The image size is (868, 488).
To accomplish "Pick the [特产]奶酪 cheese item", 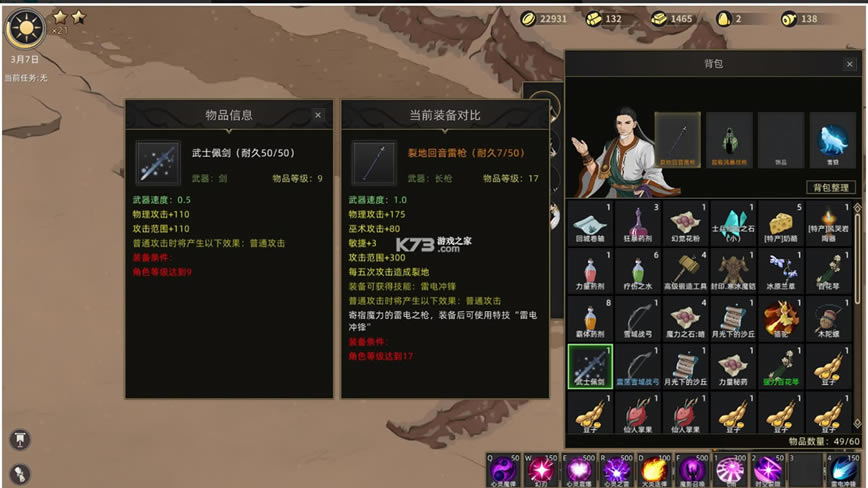I will pos(783,224).
